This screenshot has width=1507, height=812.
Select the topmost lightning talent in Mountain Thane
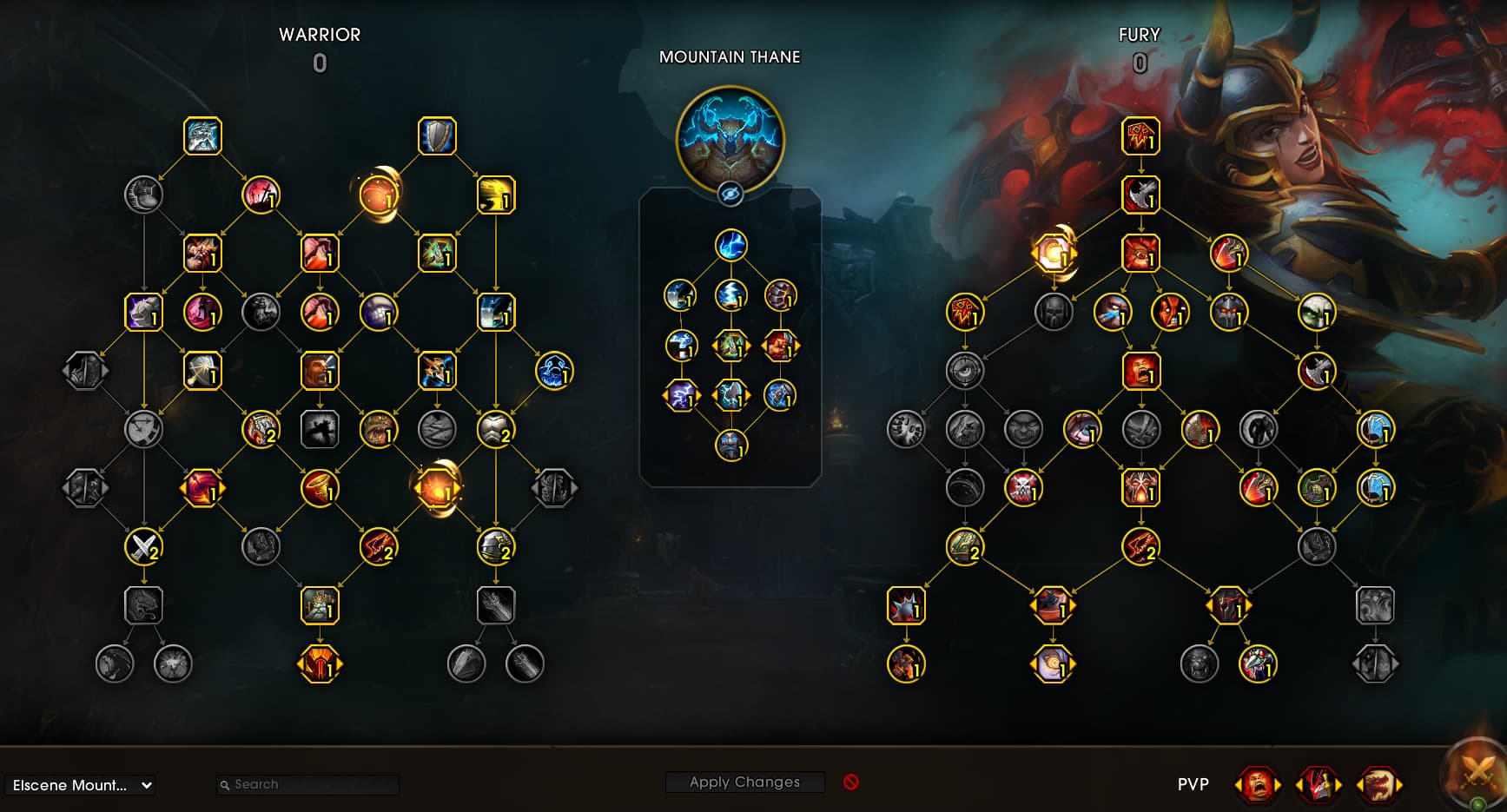(x=731, y=246)
